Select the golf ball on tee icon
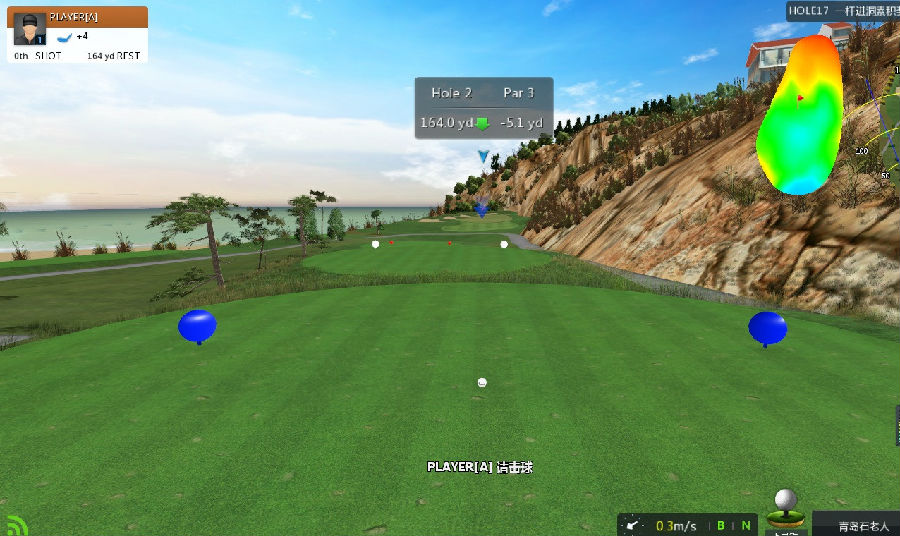The width and height of the screenshot is (900, 536). coord(786,507)
